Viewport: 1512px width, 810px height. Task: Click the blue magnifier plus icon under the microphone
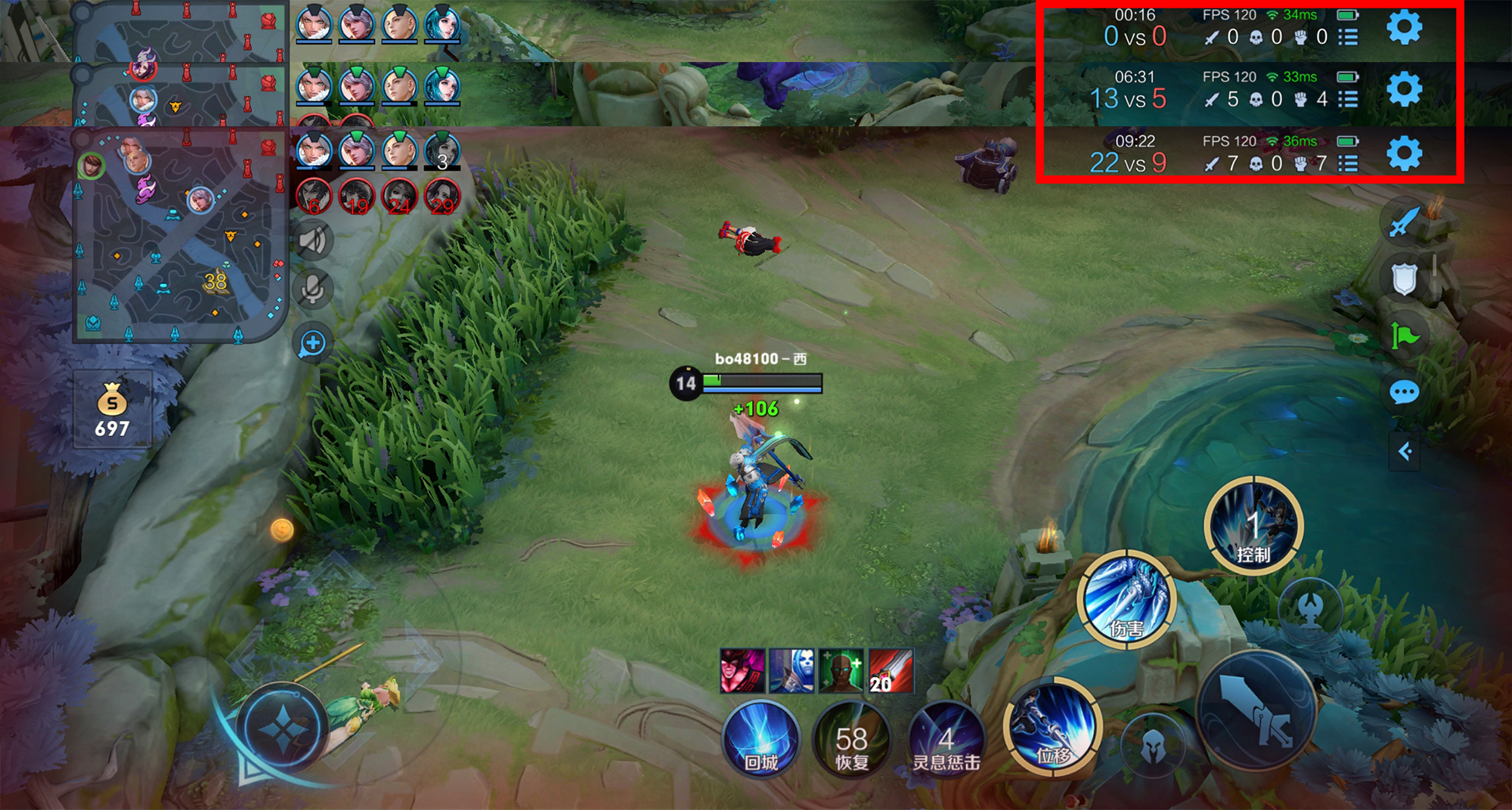(x=312, y=344)
